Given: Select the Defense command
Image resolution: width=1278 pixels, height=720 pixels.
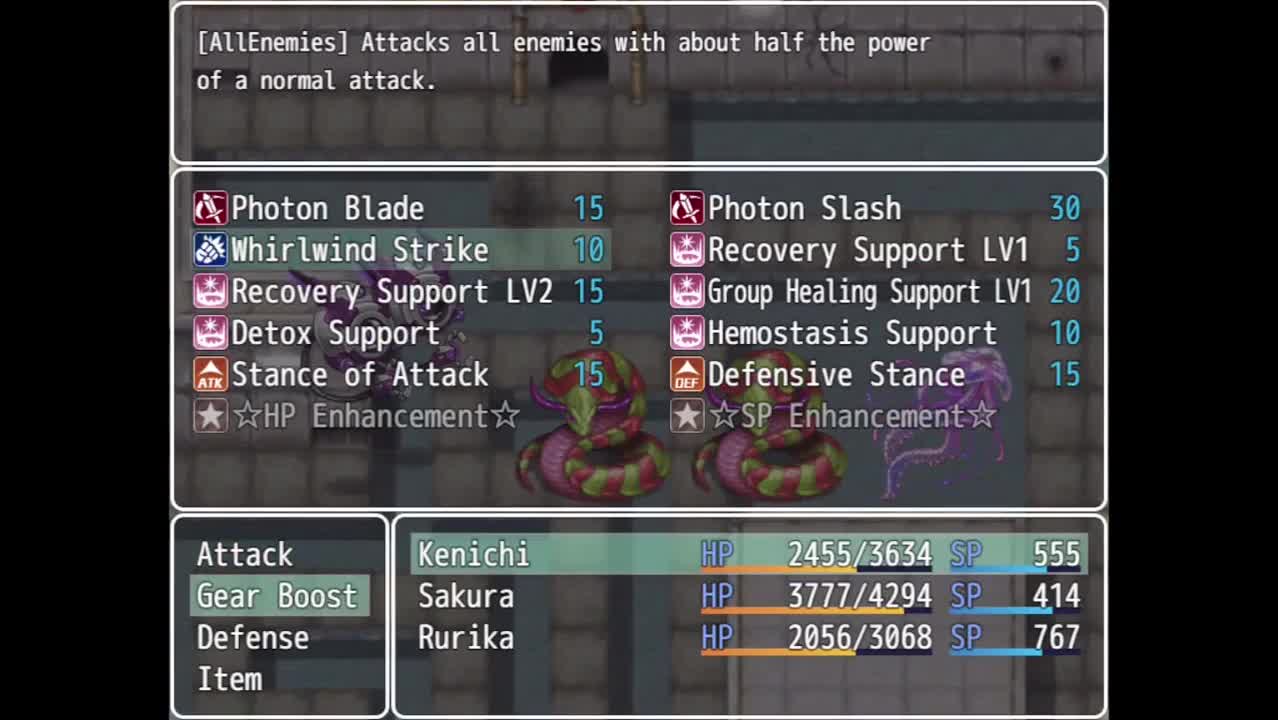Looking at the screenshot, I should click(x=253, y=638).
